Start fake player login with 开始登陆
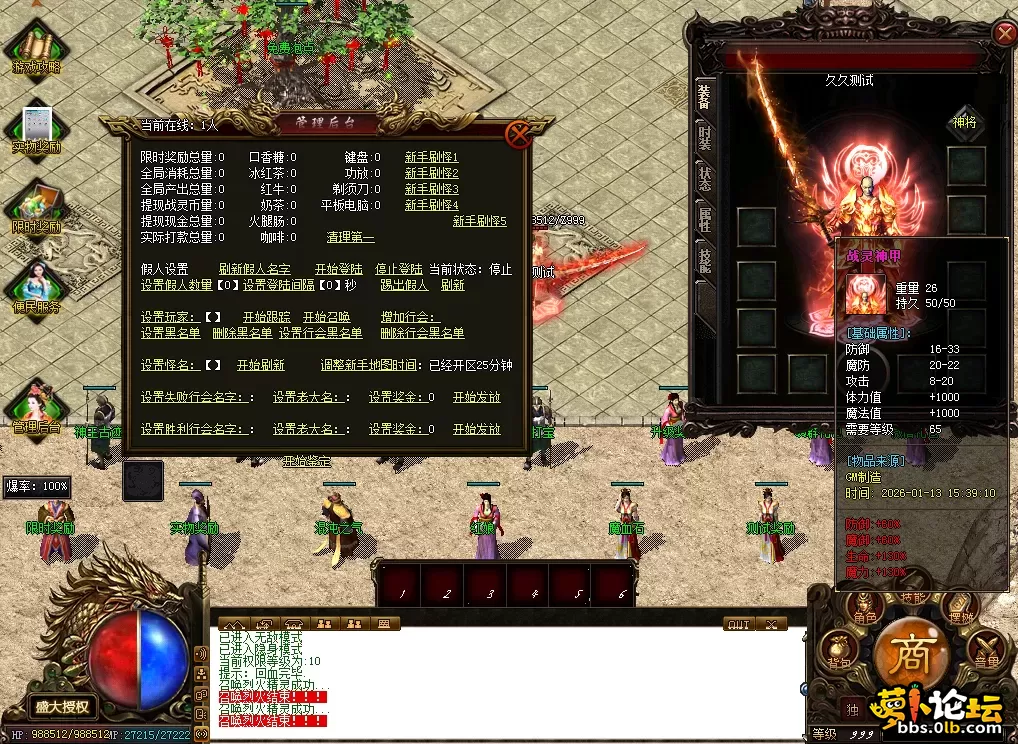 [338, 269]
